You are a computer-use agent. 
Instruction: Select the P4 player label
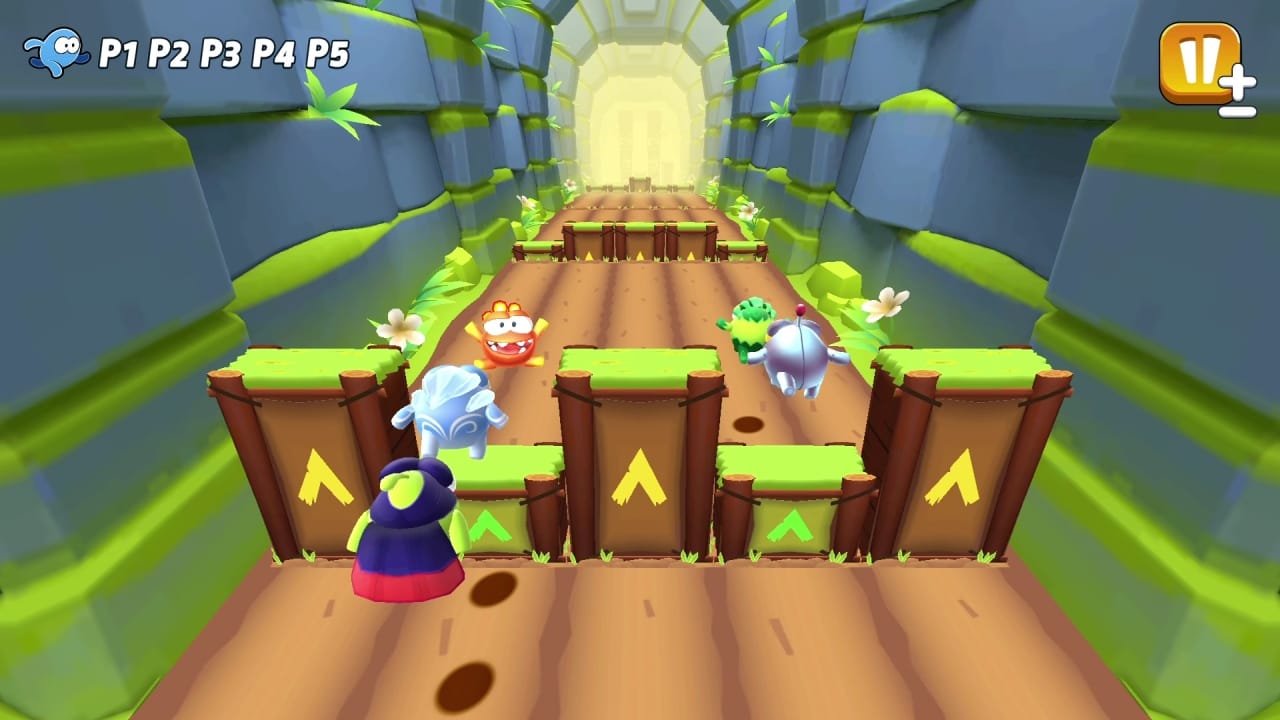pos(273,52)
